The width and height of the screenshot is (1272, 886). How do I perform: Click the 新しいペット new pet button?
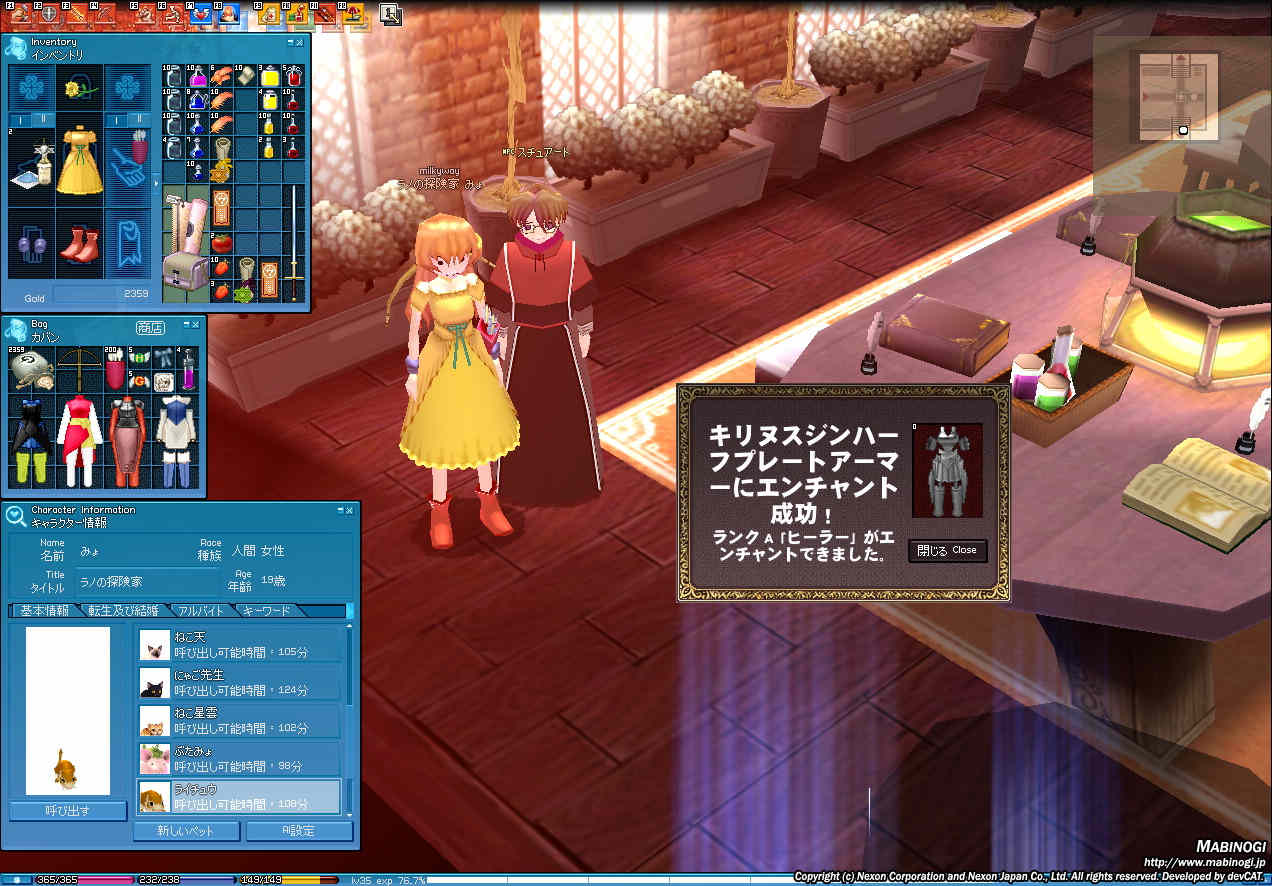tap(187, 831)
